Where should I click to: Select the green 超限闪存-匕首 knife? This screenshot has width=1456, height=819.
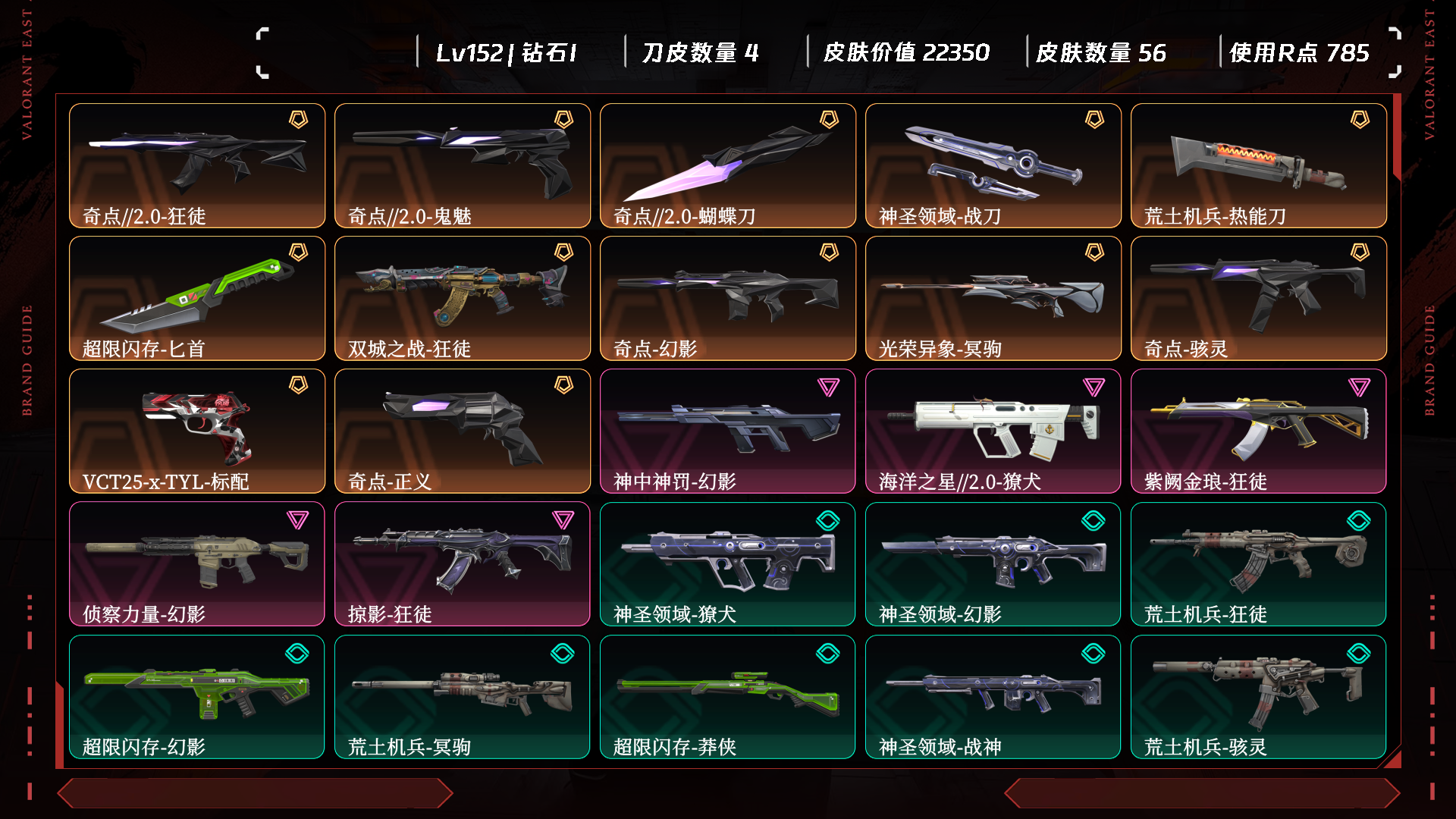[x=197, y=298]
